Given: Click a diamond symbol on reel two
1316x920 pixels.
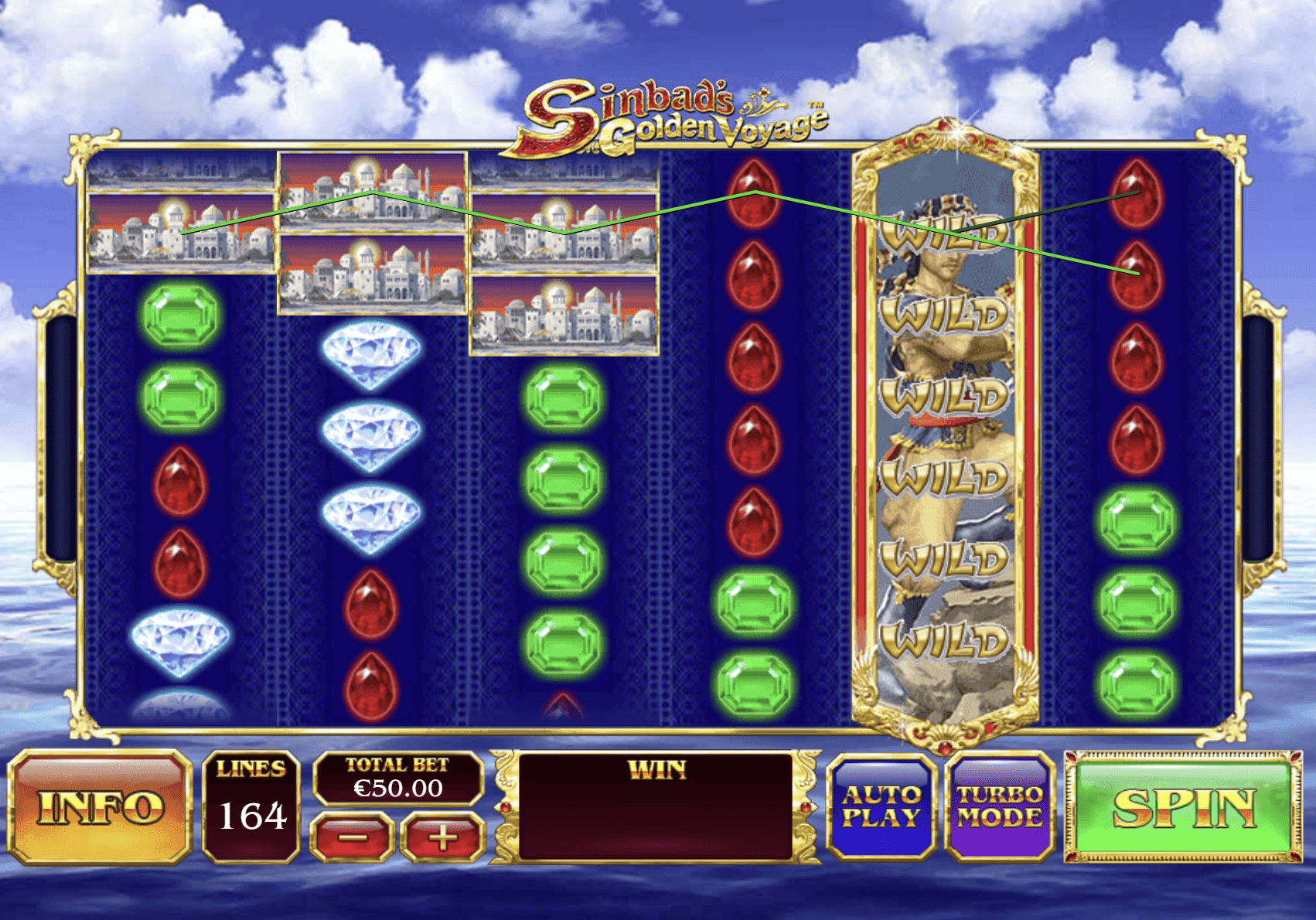Looking at the screenshot, I should 369,352.
